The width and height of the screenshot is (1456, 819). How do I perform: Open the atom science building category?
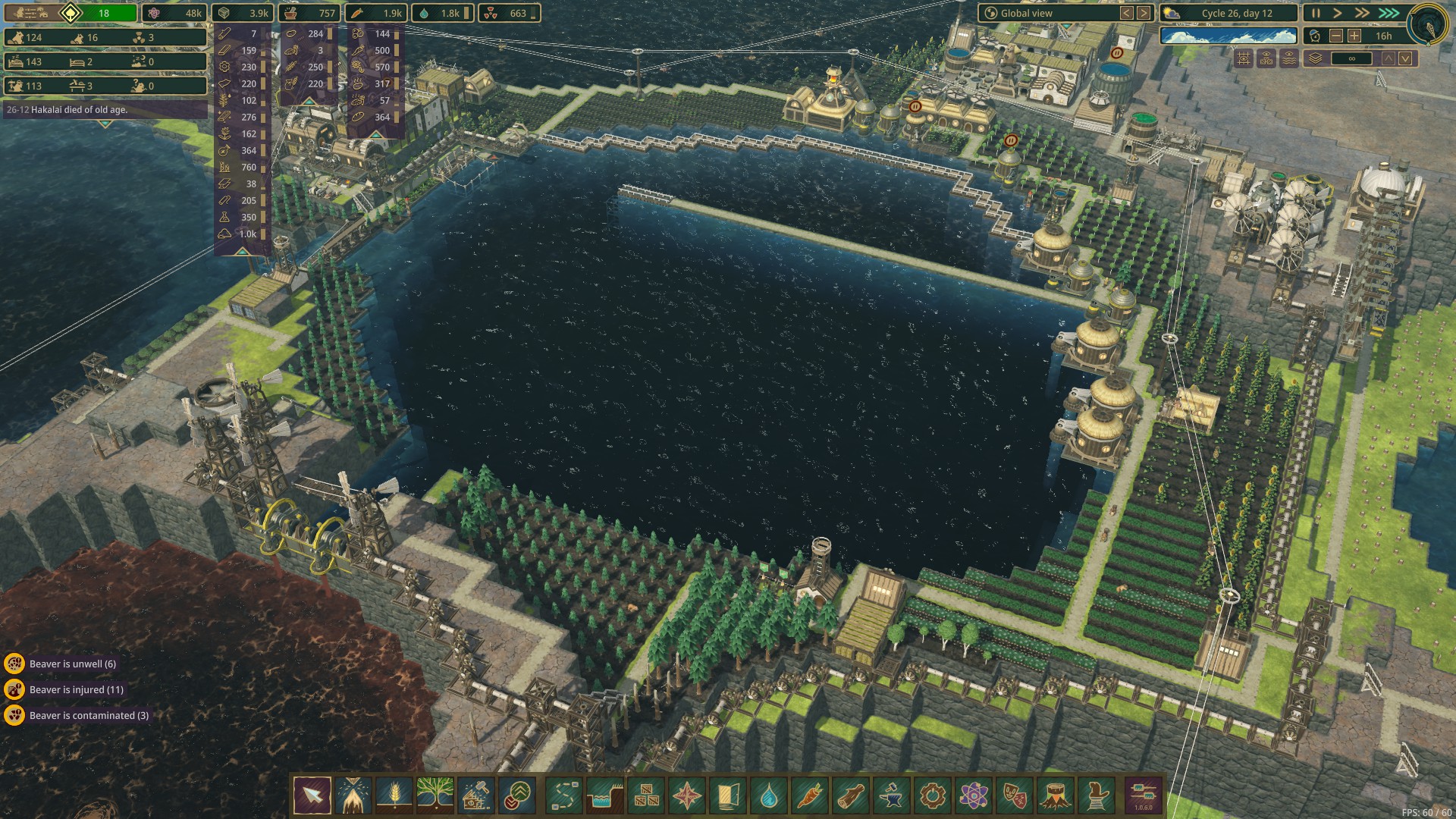point(973,795)
